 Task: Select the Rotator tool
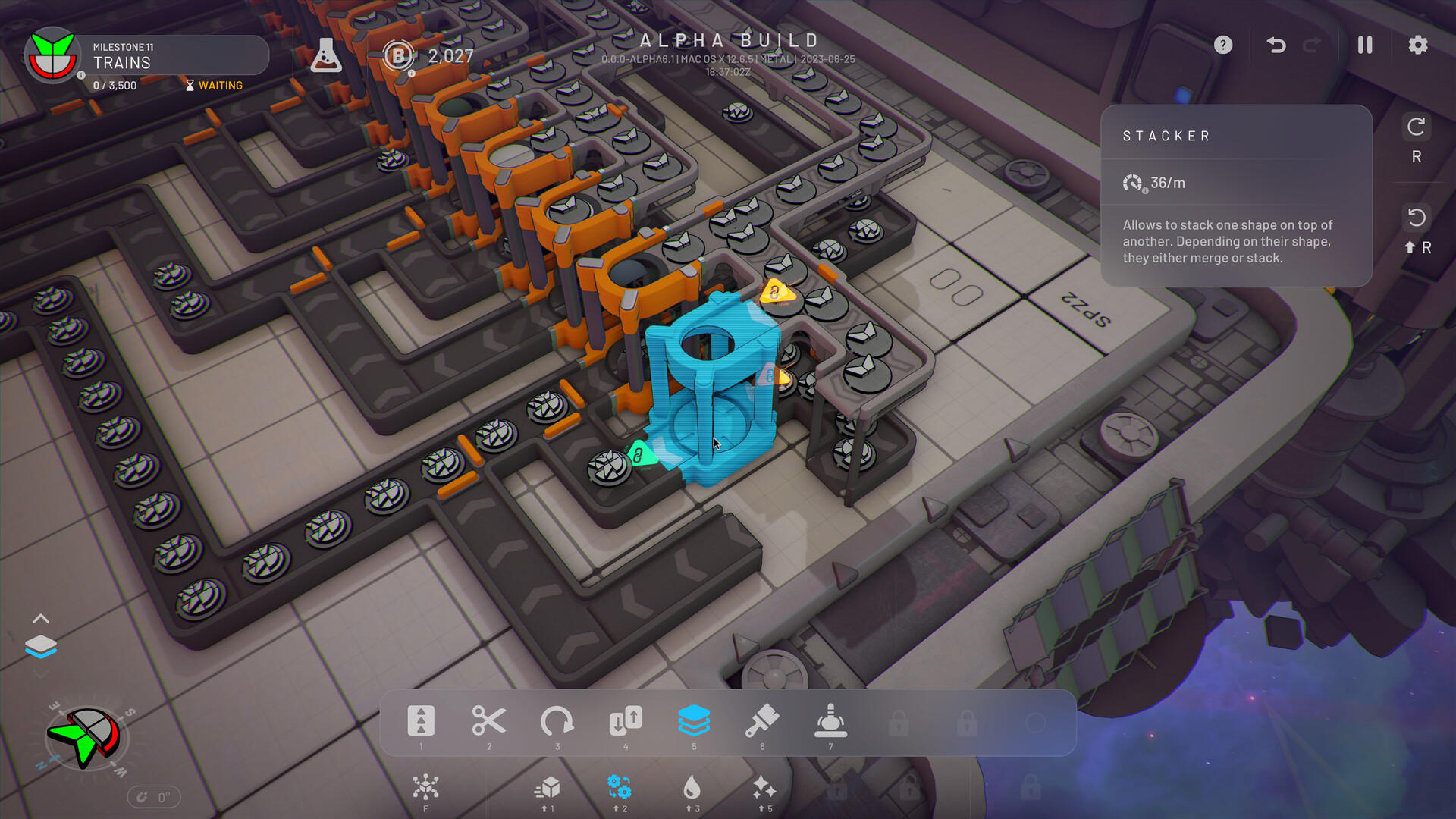pos(559,720)
